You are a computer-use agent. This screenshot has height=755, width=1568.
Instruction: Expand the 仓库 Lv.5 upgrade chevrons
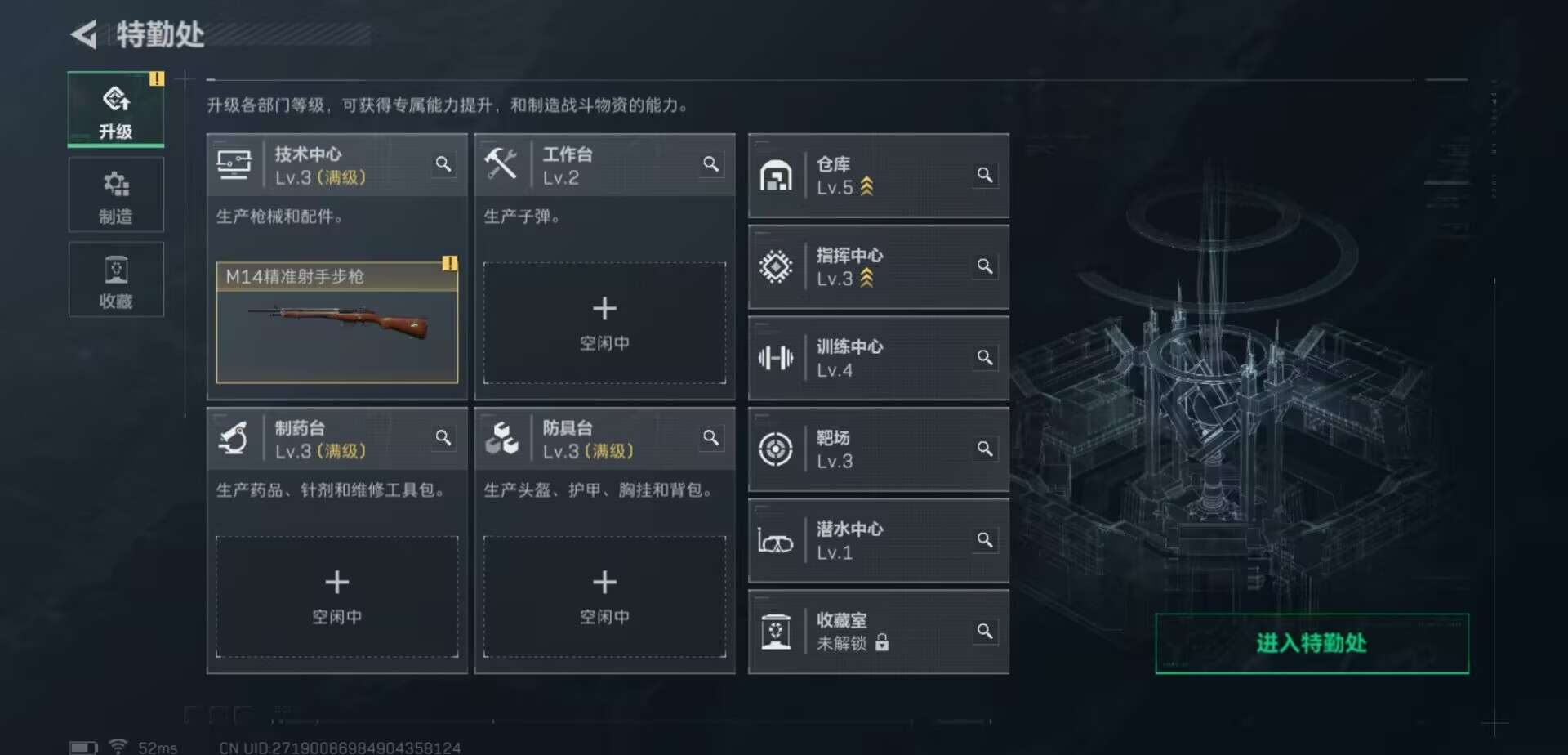click(866, 186)
